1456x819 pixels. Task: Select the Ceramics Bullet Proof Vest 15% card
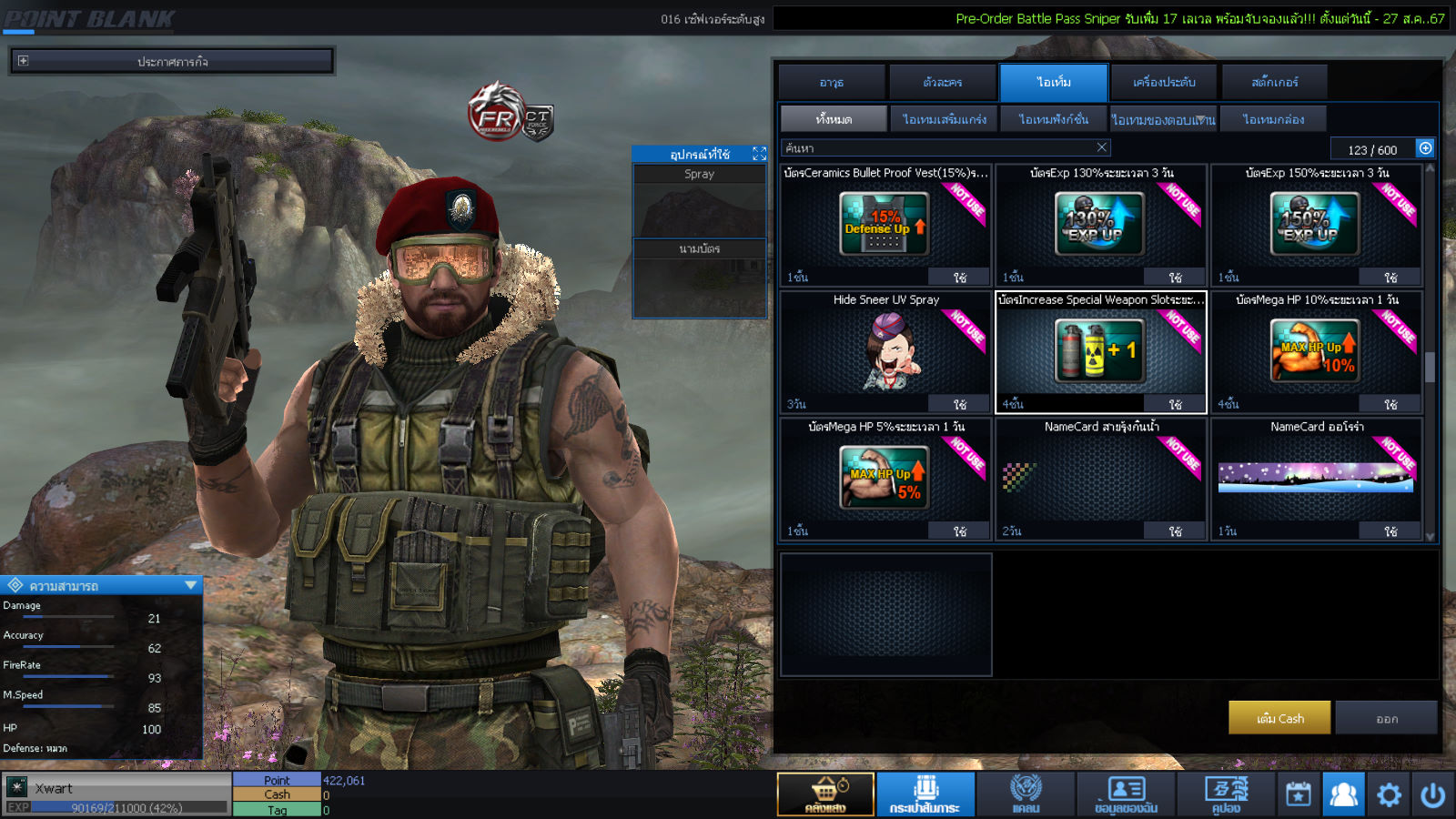[x=885, y=224]
